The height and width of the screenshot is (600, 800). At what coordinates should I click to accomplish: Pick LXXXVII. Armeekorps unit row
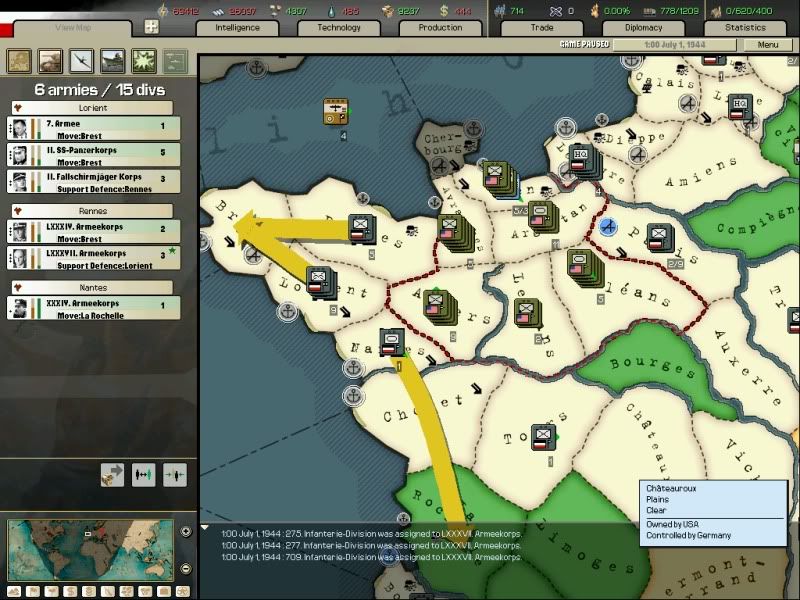[x=95, y=258]
